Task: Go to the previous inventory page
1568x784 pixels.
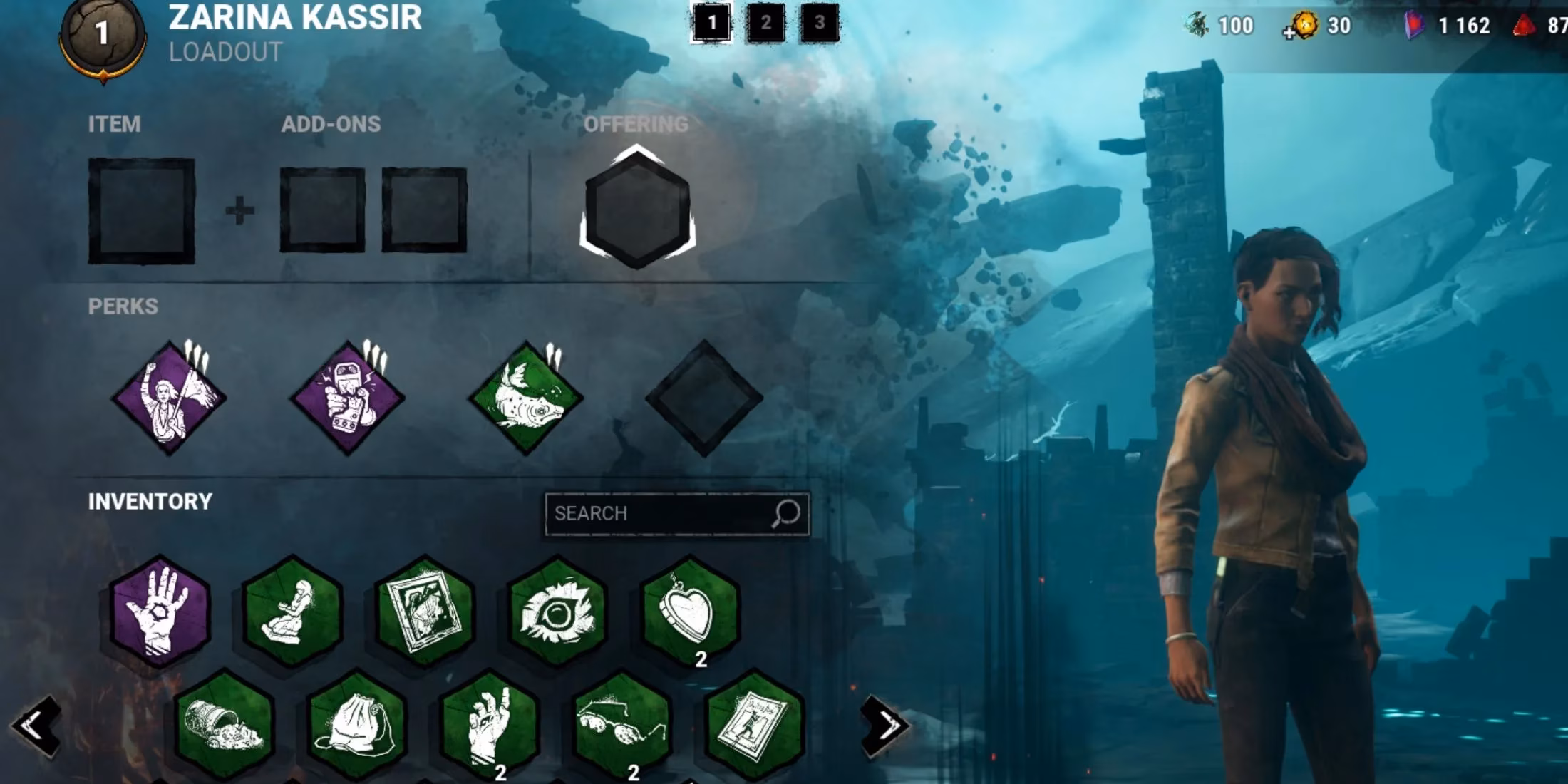Action: pos(36,726)
